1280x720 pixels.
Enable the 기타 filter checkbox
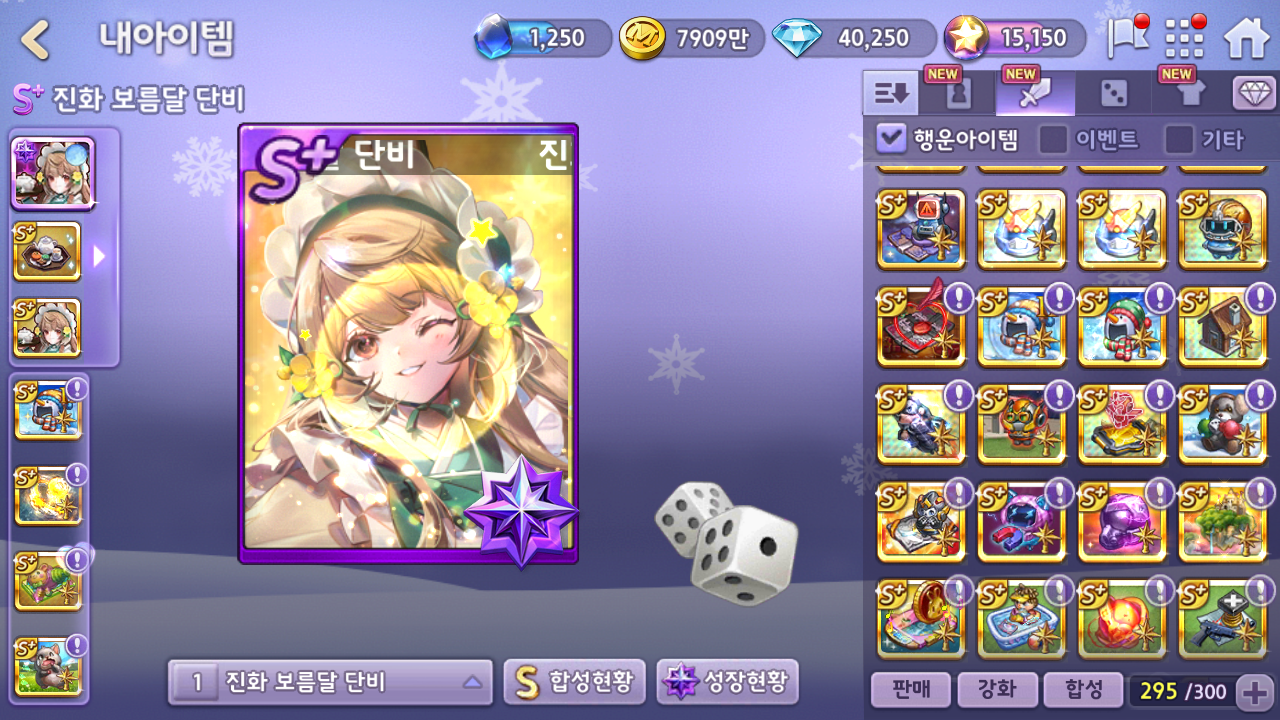(1179, 139)
